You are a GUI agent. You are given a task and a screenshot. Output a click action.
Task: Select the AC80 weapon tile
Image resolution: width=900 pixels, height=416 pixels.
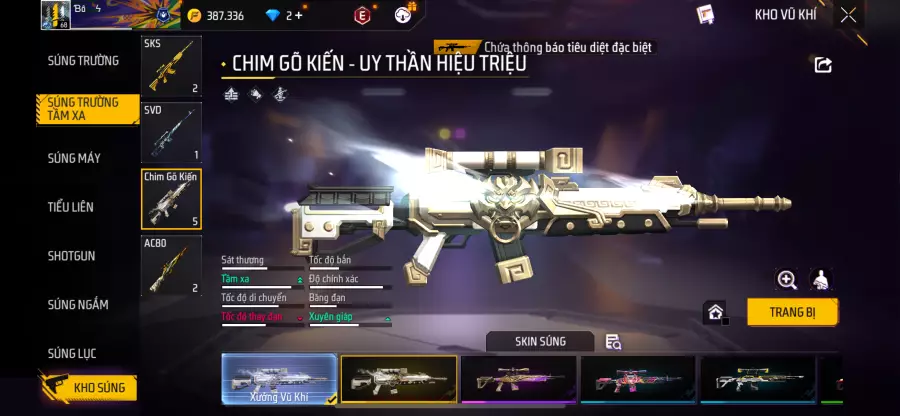[x=171, y=265]
